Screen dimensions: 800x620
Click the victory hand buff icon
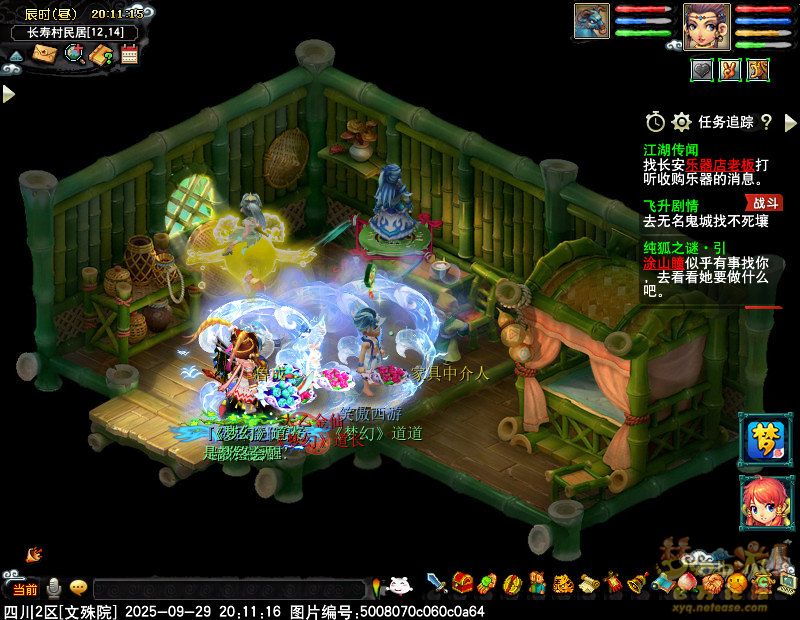tap(730, 69)
